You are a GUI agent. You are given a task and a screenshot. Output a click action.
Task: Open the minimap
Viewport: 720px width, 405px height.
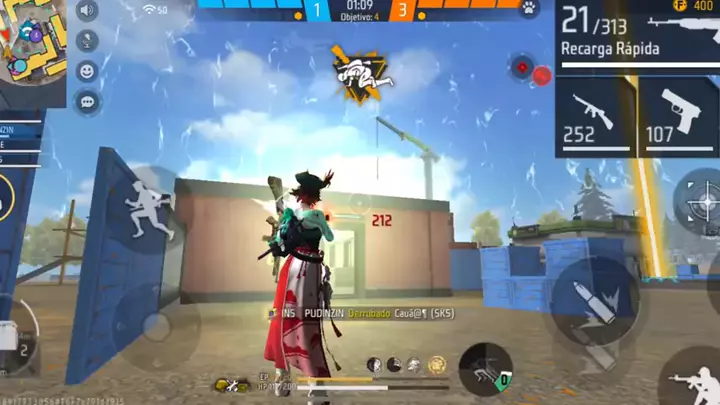(32, 38)
